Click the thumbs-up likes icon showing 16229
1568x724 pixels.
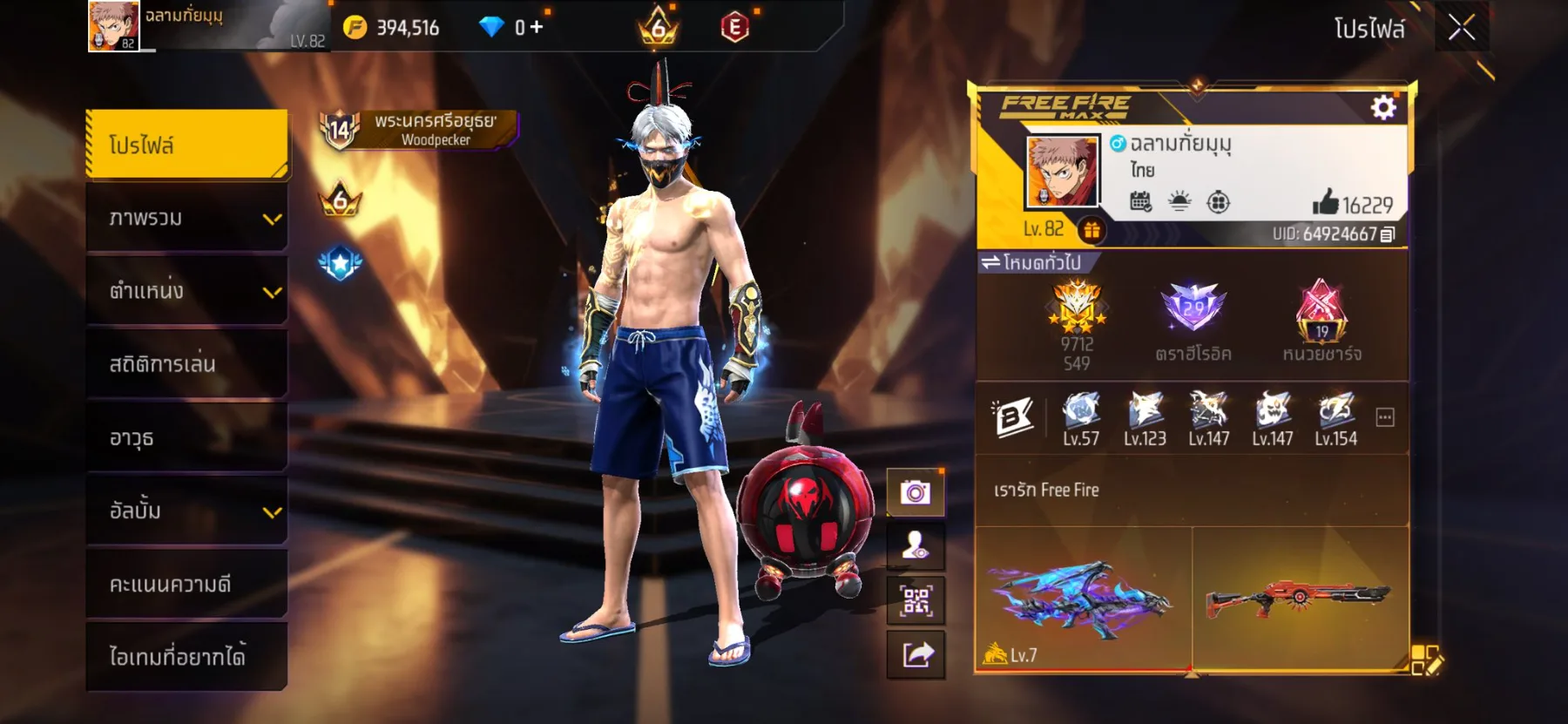coord(1328,201)
